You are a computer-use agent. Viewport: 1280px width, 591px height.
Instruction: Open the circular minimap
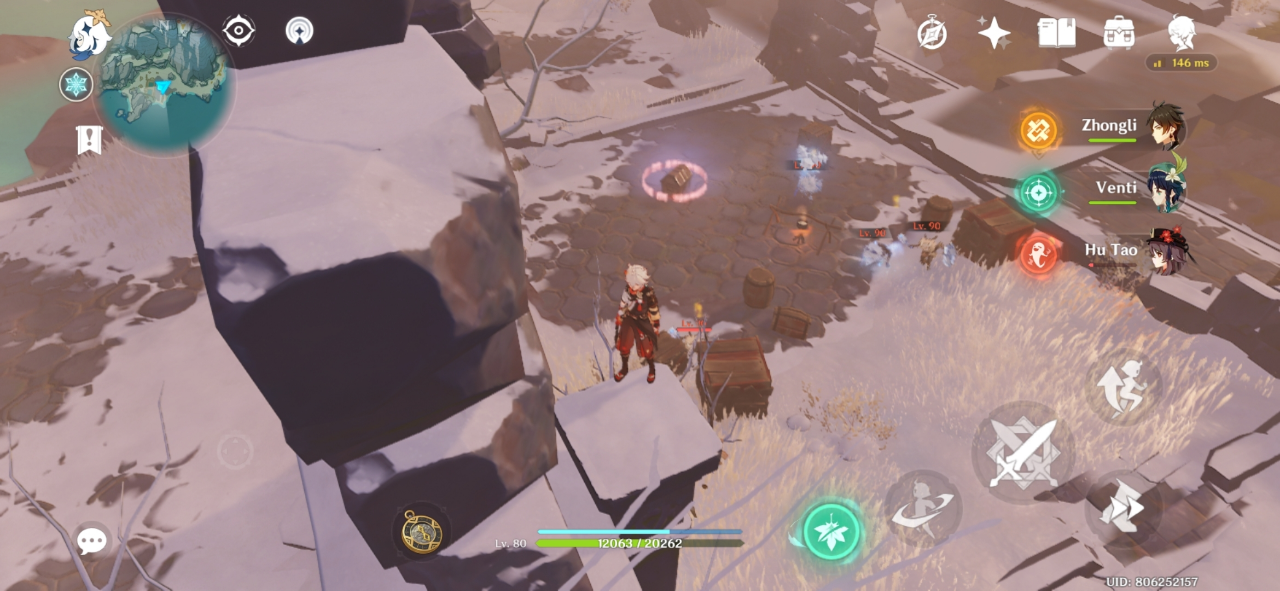click(164, 85)
